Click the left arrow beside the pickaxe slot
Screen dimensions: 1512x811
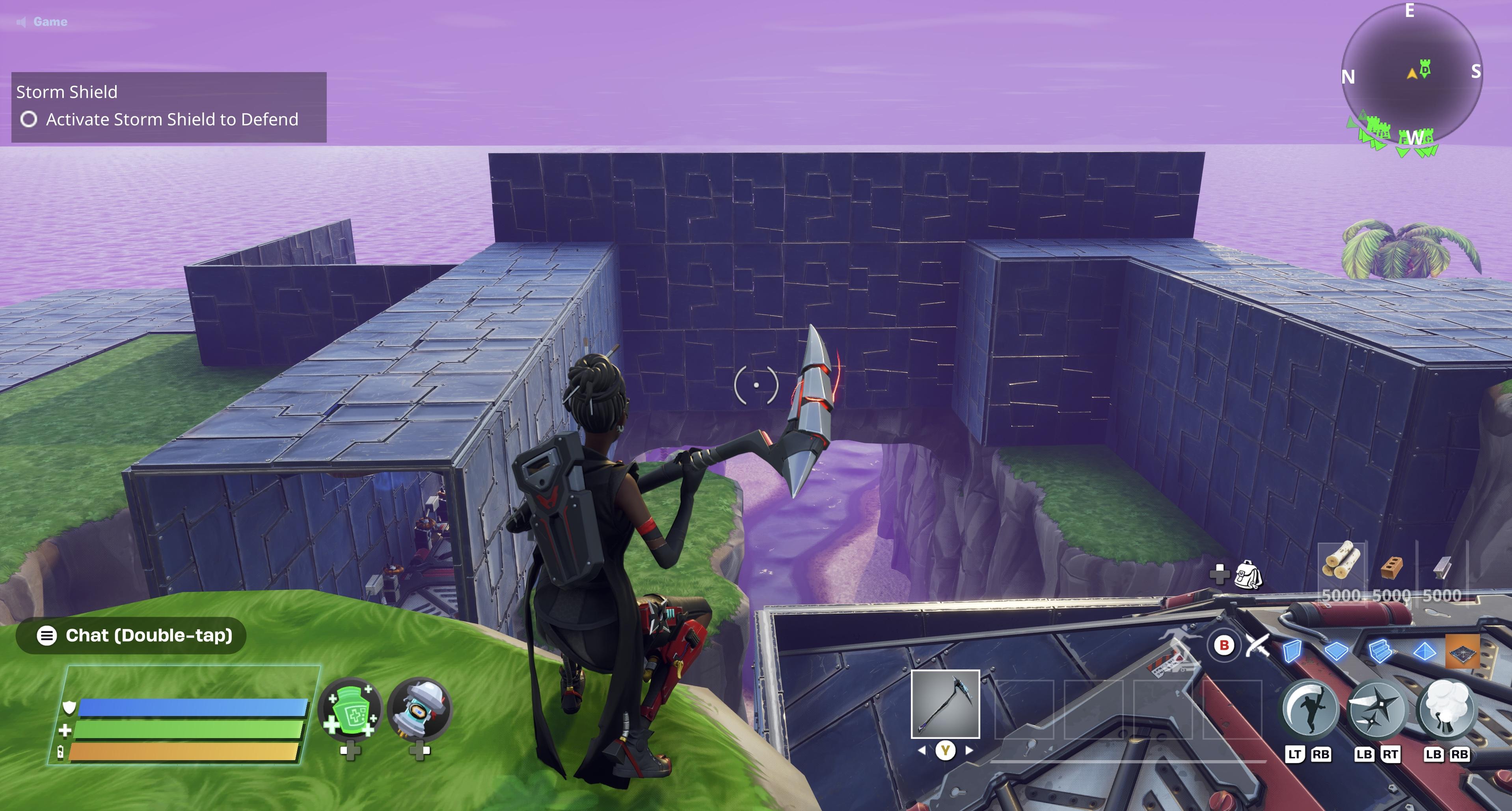[x=923, y=750]
